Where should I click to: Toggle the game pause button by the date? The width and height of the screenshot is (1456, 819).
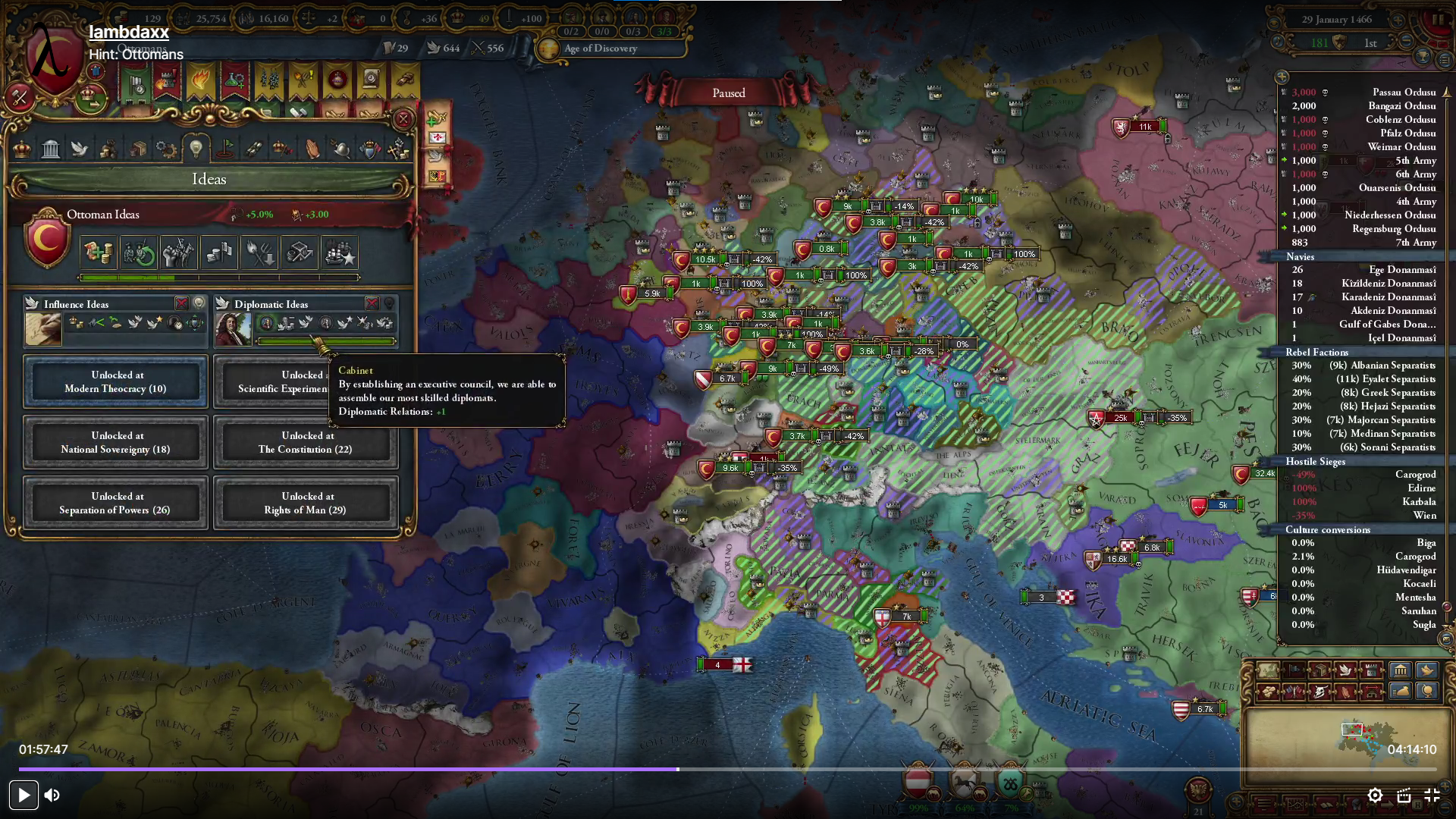[x=1439, y=21]
